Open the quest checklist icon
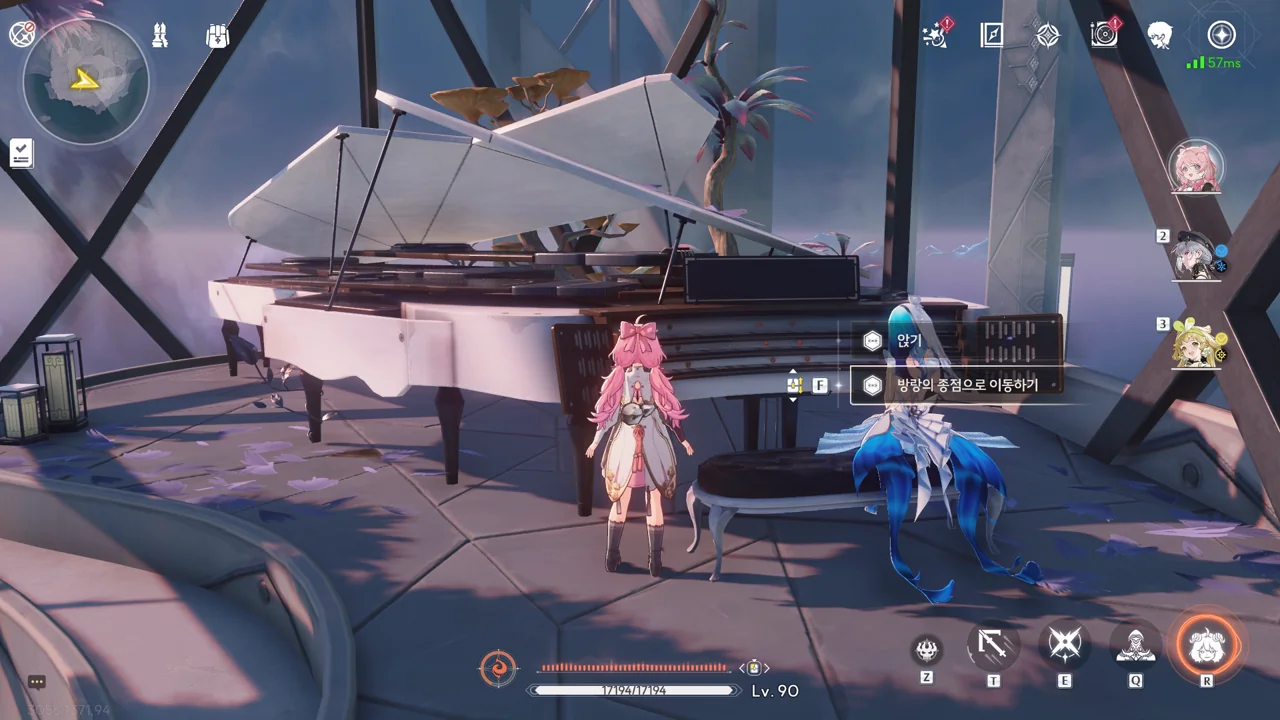 point(21,153)
